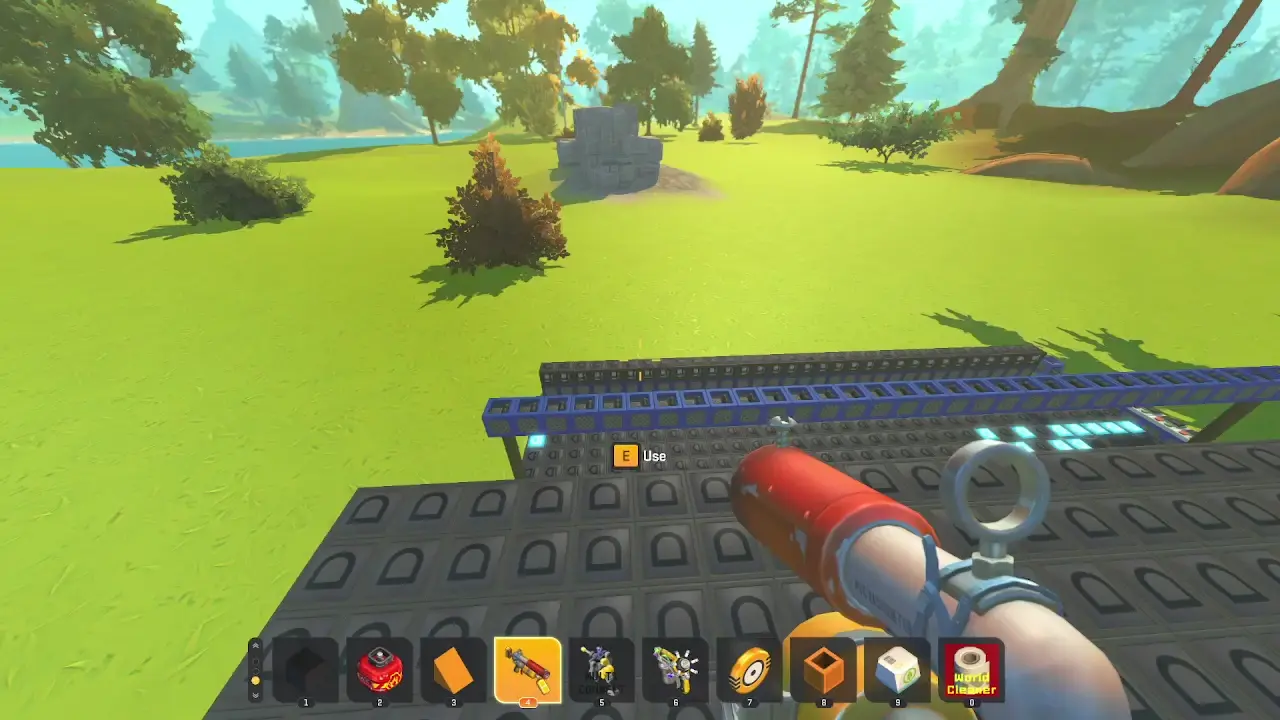Click the highlighted 4 badge under the spud gun
This screenshot has width=1280, height=720.
tap(528, 703)
